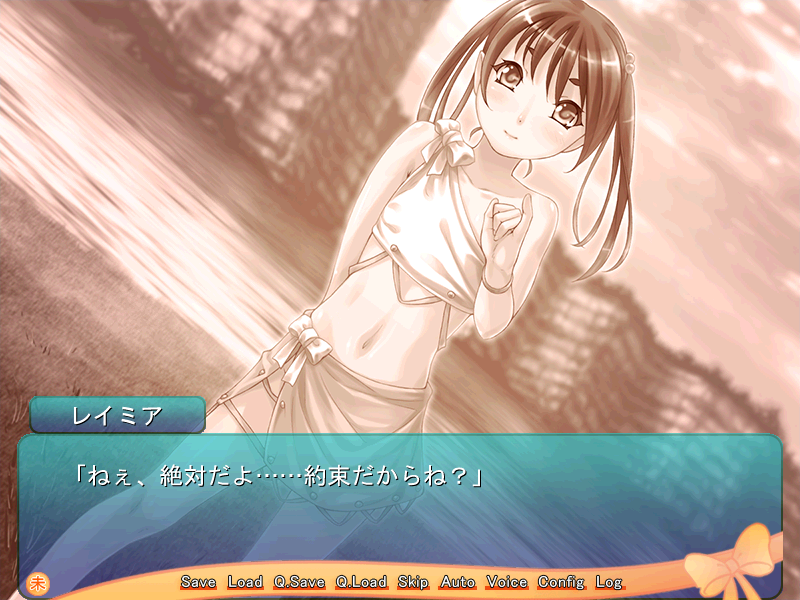Replay the line with Voice
This screenshot has width=800, height=600.
tap(507, 582)
